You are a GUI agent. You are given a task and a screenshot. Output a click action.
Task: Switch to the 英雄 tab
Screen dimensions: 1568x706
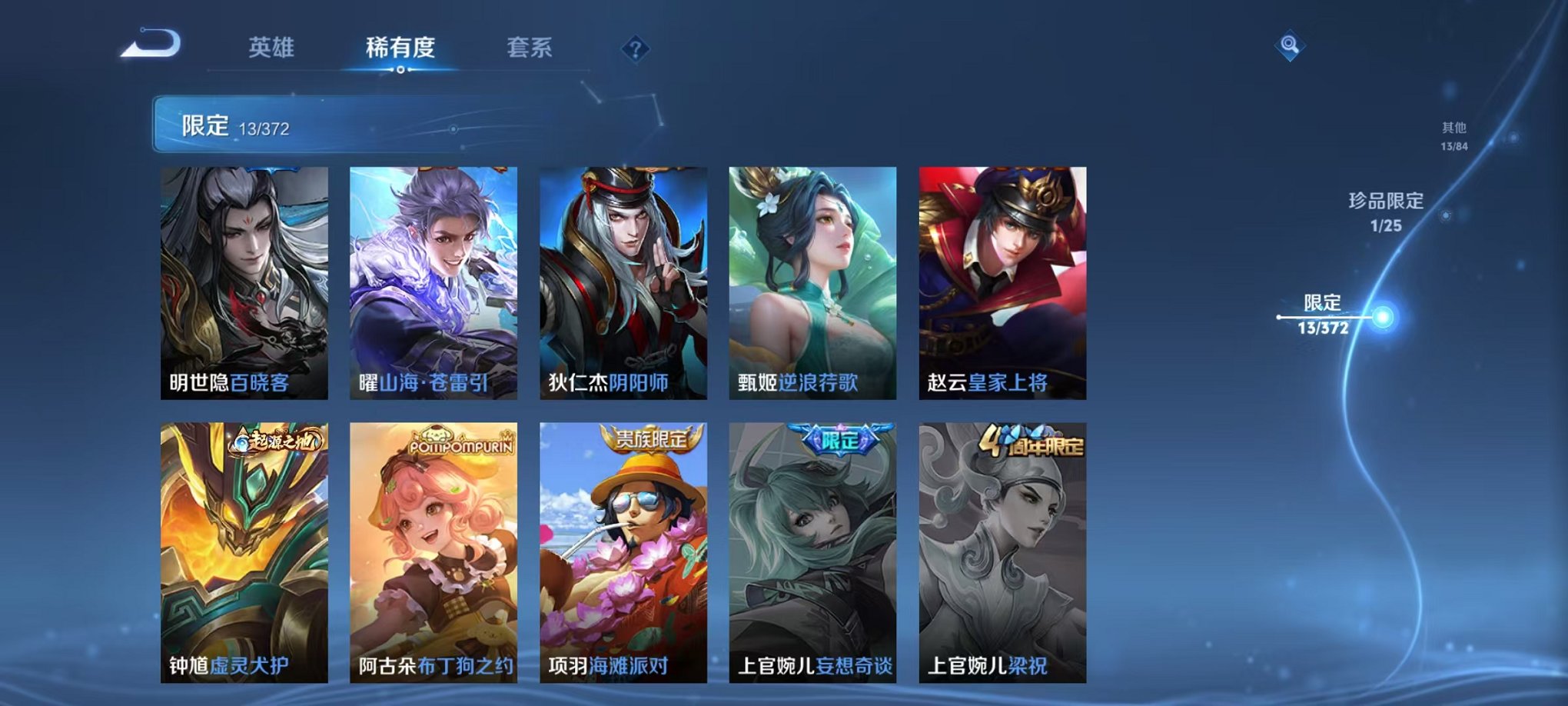point(272,48)
